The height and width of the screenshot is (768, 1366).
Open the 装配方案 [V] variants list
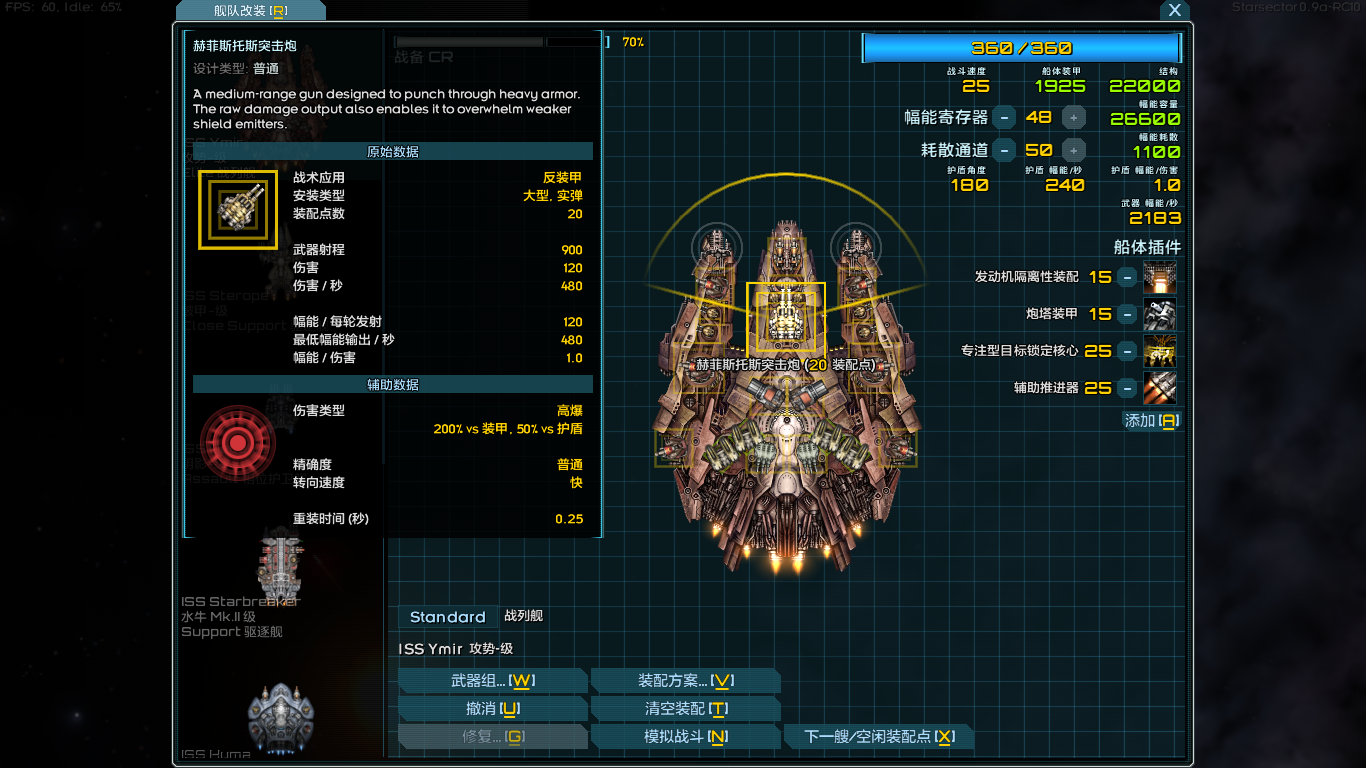click(x=687, y=680)
